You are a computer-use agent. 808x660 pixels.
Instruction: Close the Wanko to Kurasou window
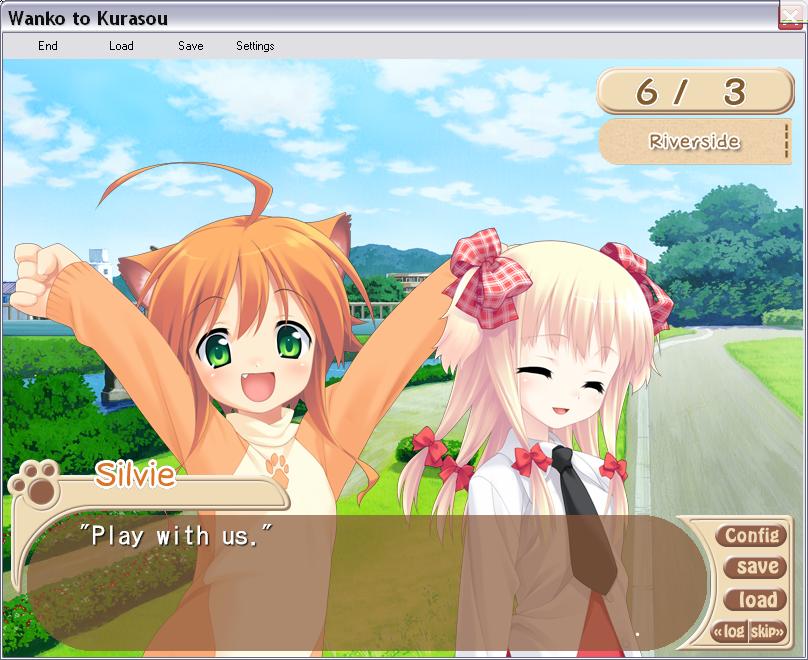click(x=792, y=16)
